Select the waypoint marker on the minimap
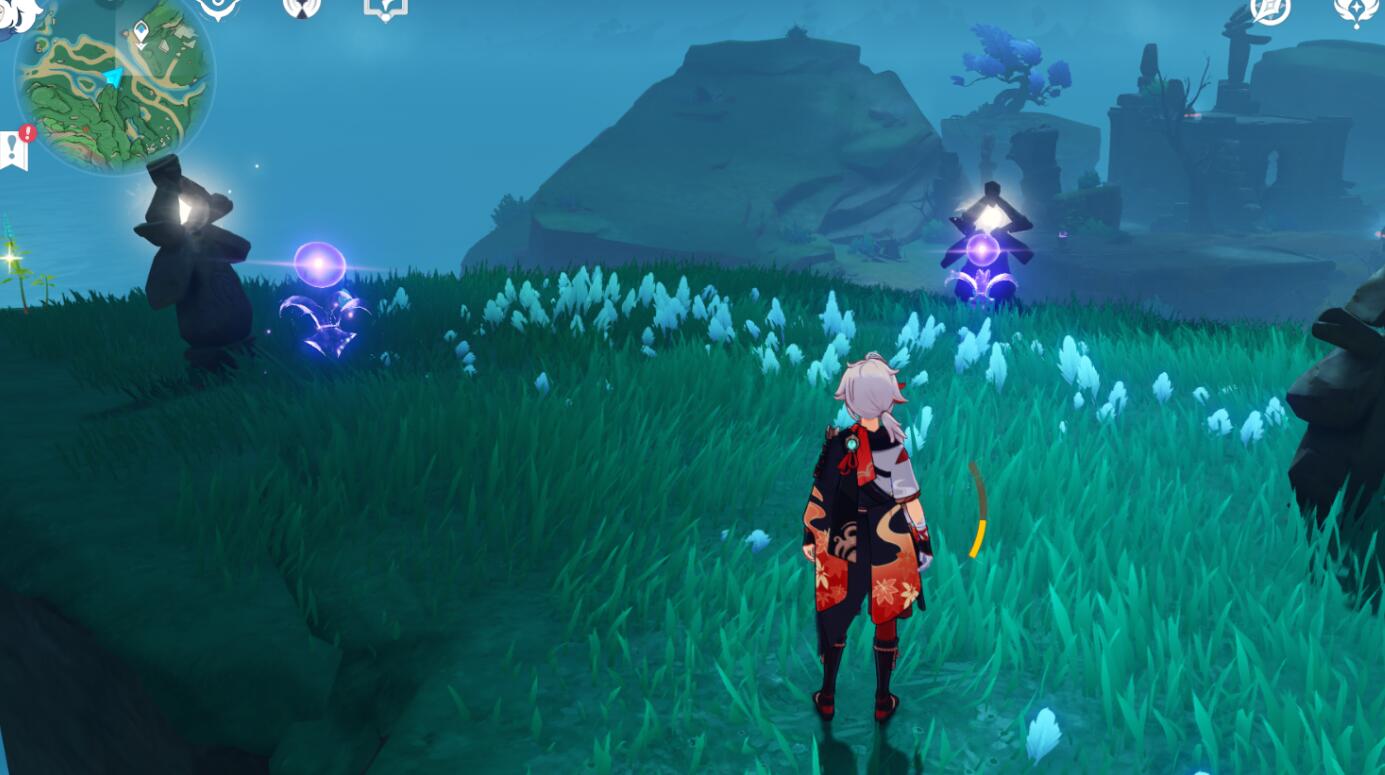Viewport: 1385px width, 775px height. coord(141,32)
